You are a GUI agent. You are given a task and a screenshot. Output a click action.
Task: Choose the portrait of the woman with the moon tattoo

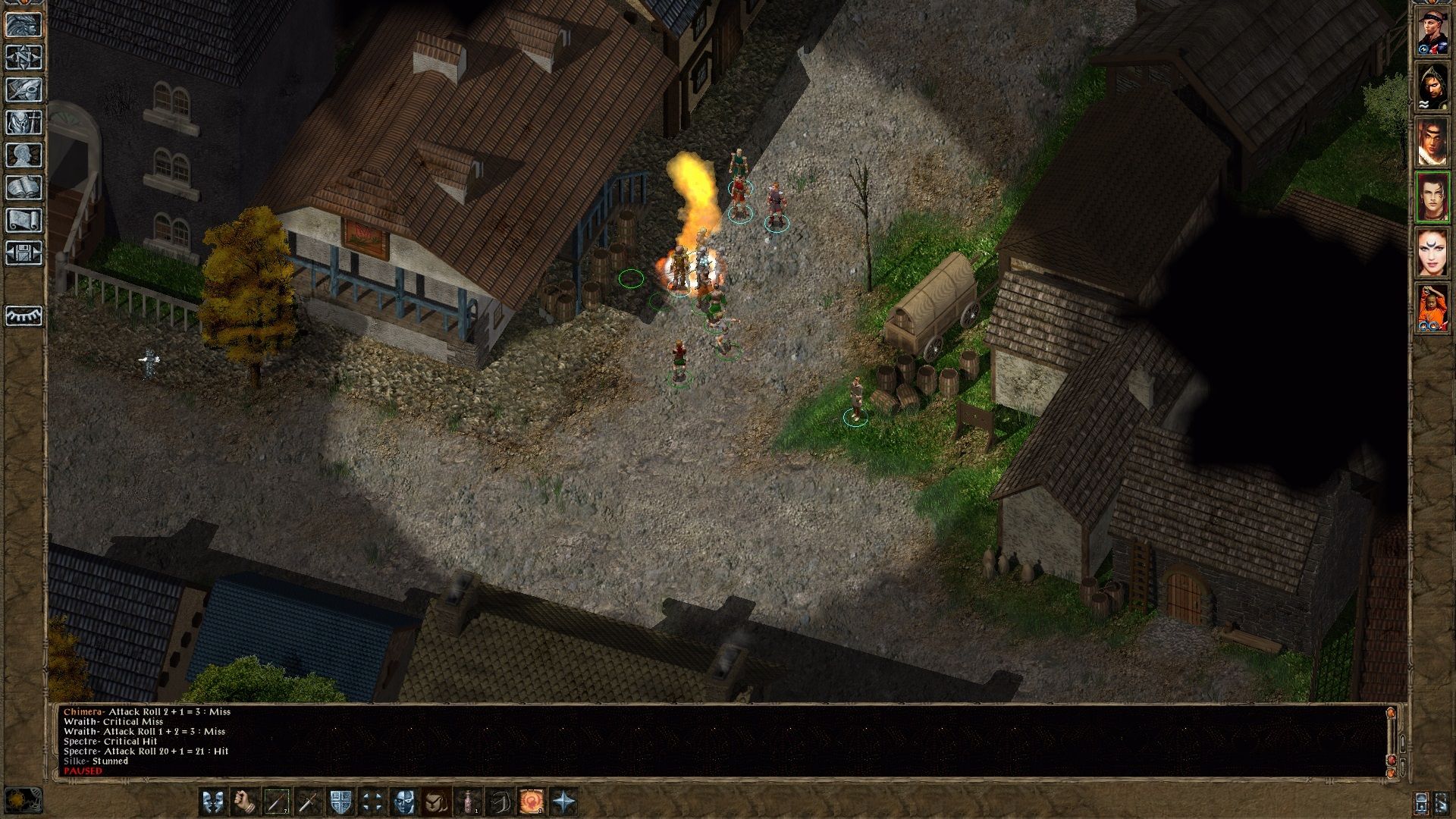coord(1433,253)
